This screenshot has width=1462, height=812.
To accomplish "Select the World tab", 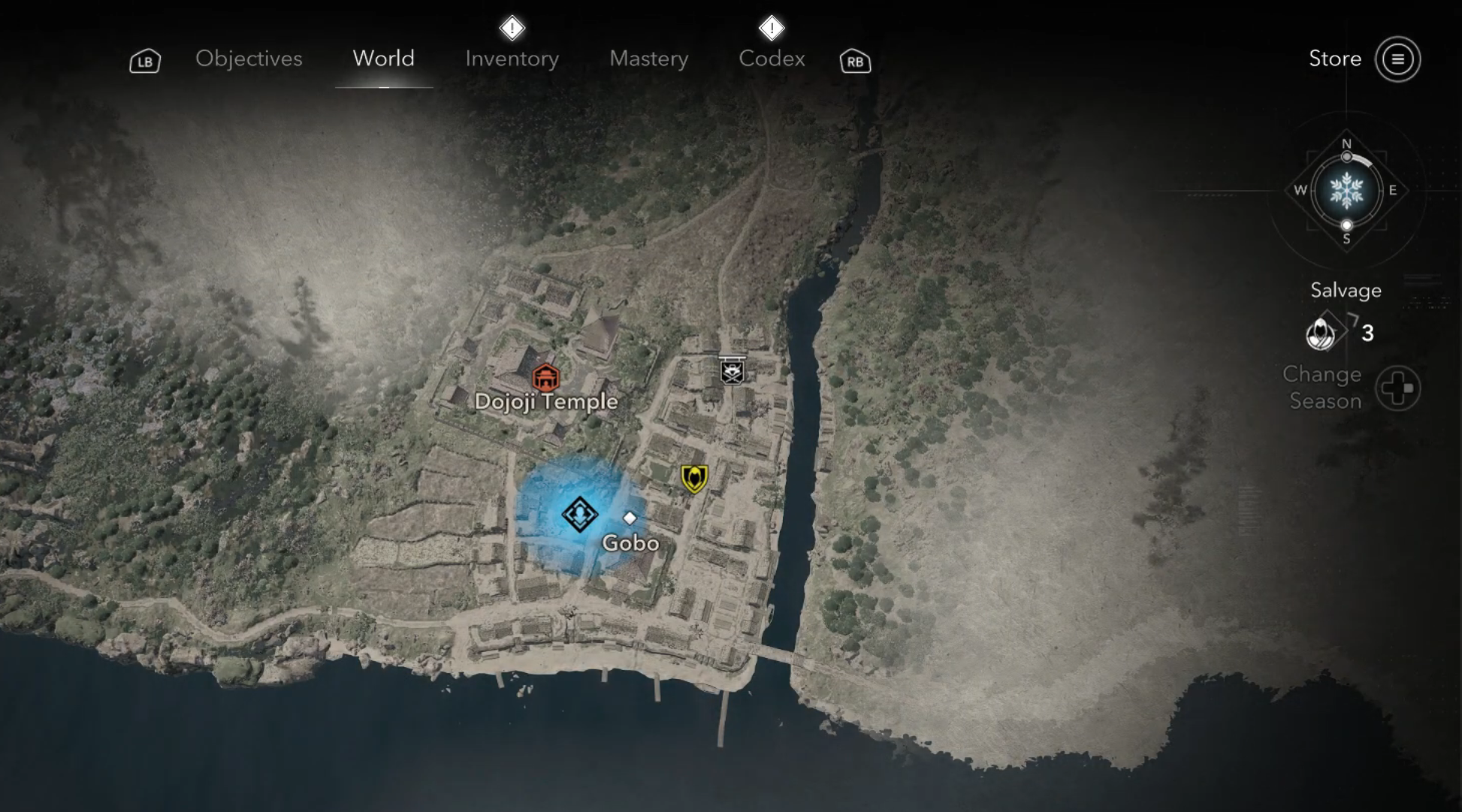I will coord(383,59).
